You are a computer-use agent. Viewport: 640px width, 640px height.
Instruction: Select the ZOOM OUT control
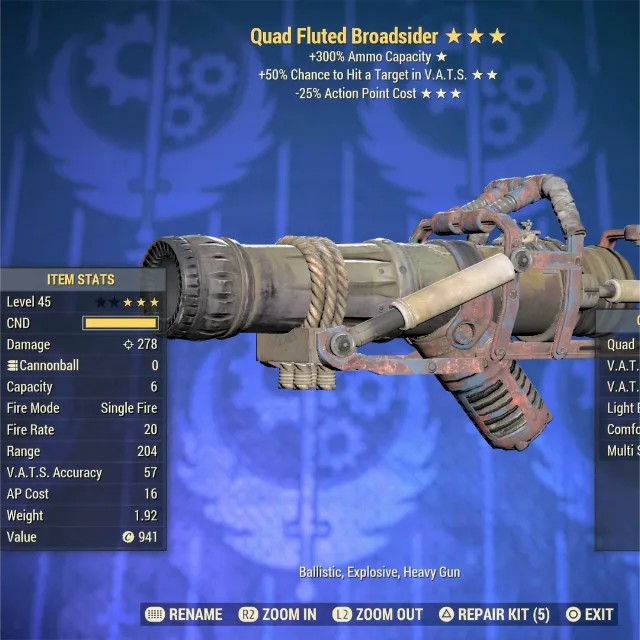click(x=377, y=614)
